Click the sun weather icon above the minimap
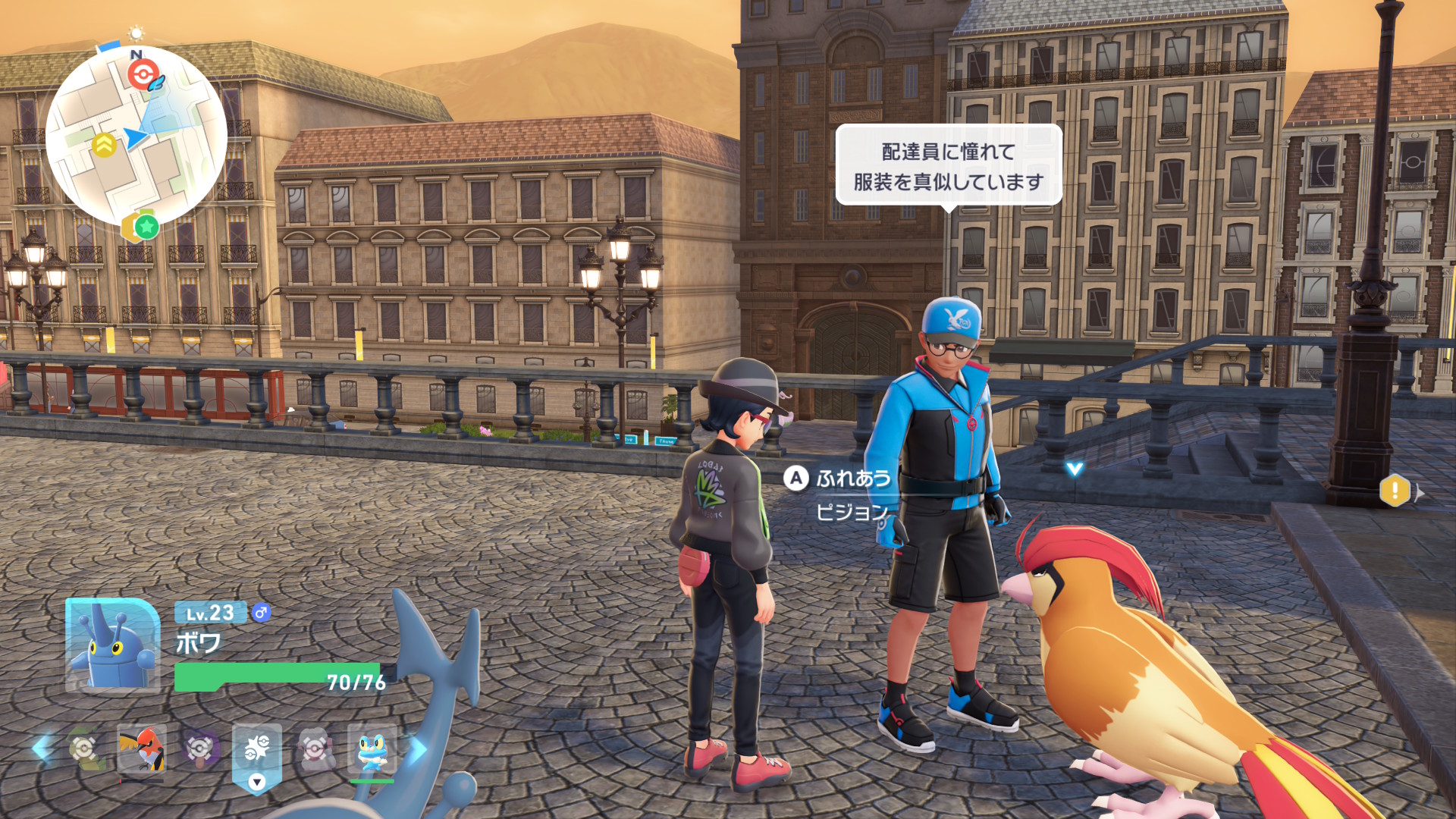 [x=136, y=33]
